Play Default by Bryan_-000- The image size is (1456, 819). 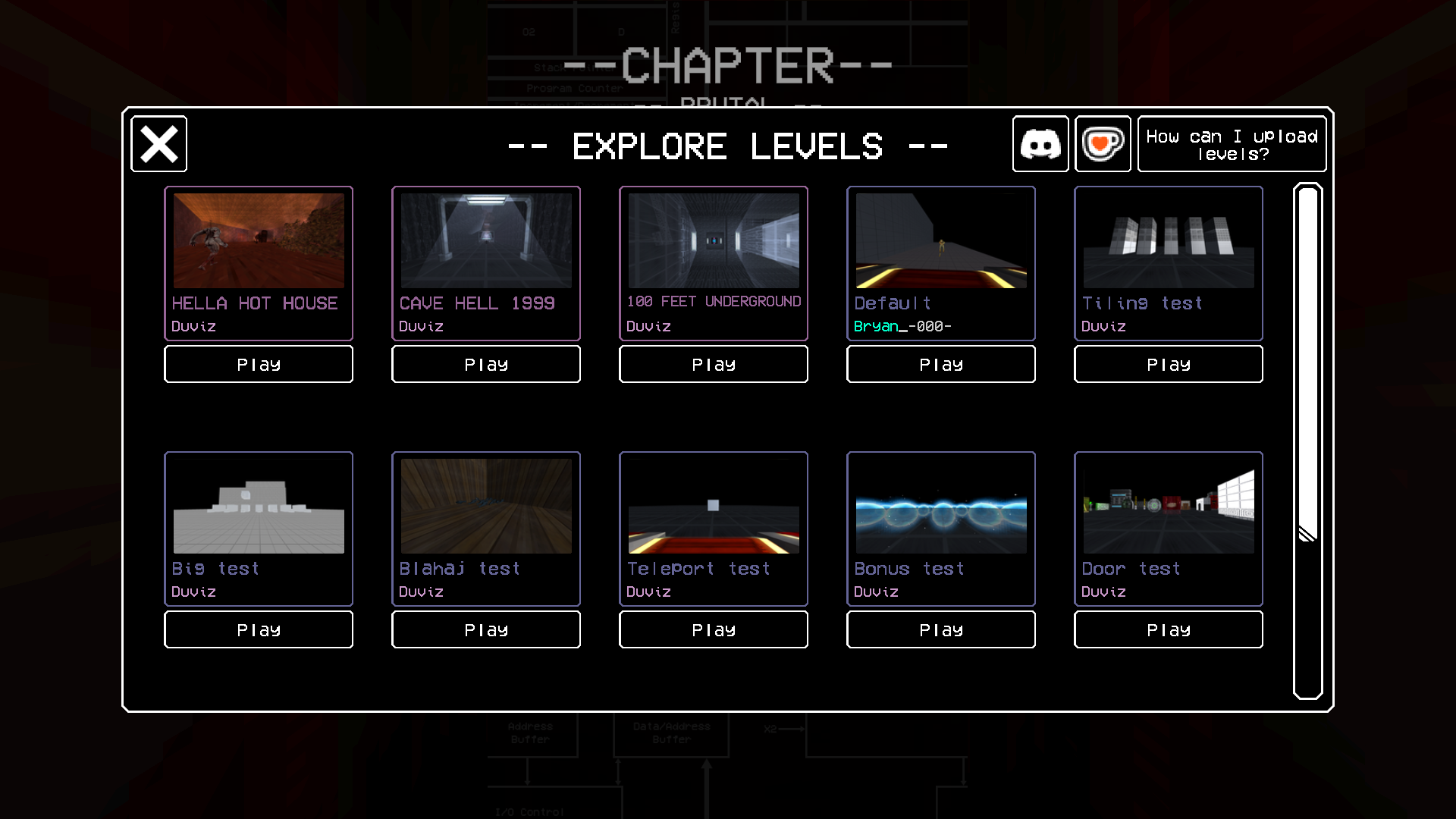point(940,364)
